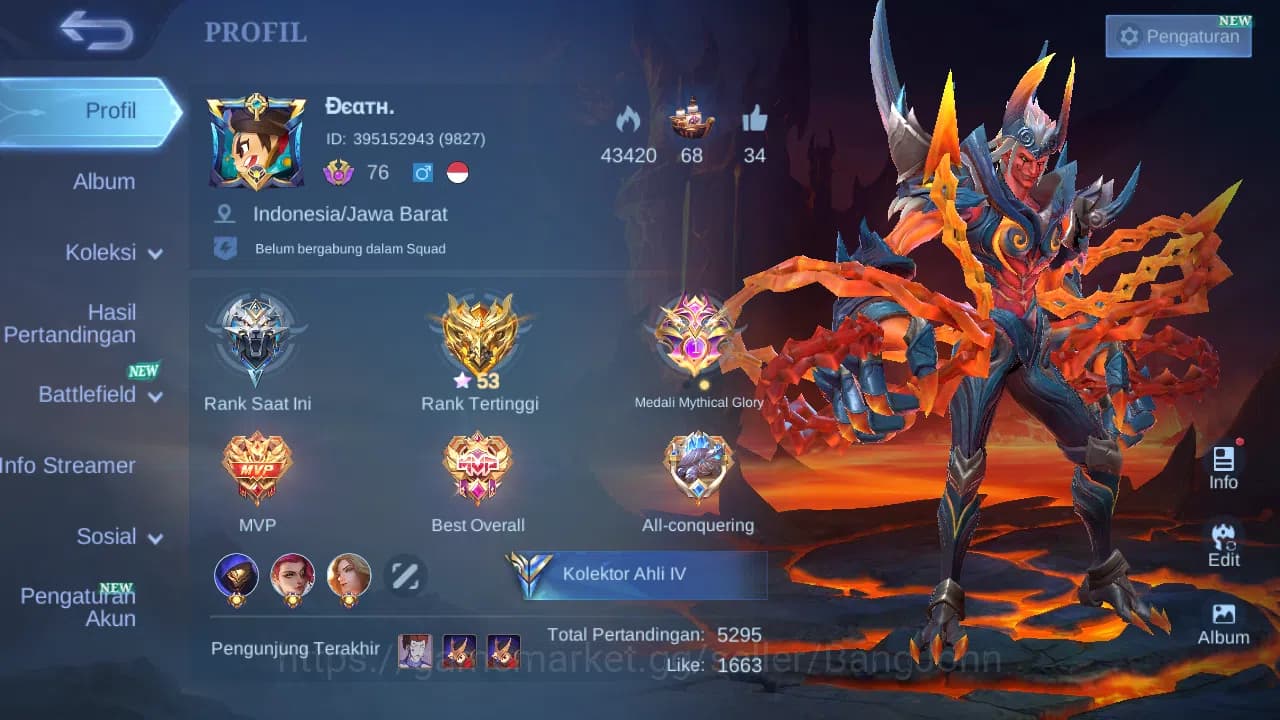Select the male gender icon
The height and width of the screenshot is (720, 1280).
[x=423, y=172]
